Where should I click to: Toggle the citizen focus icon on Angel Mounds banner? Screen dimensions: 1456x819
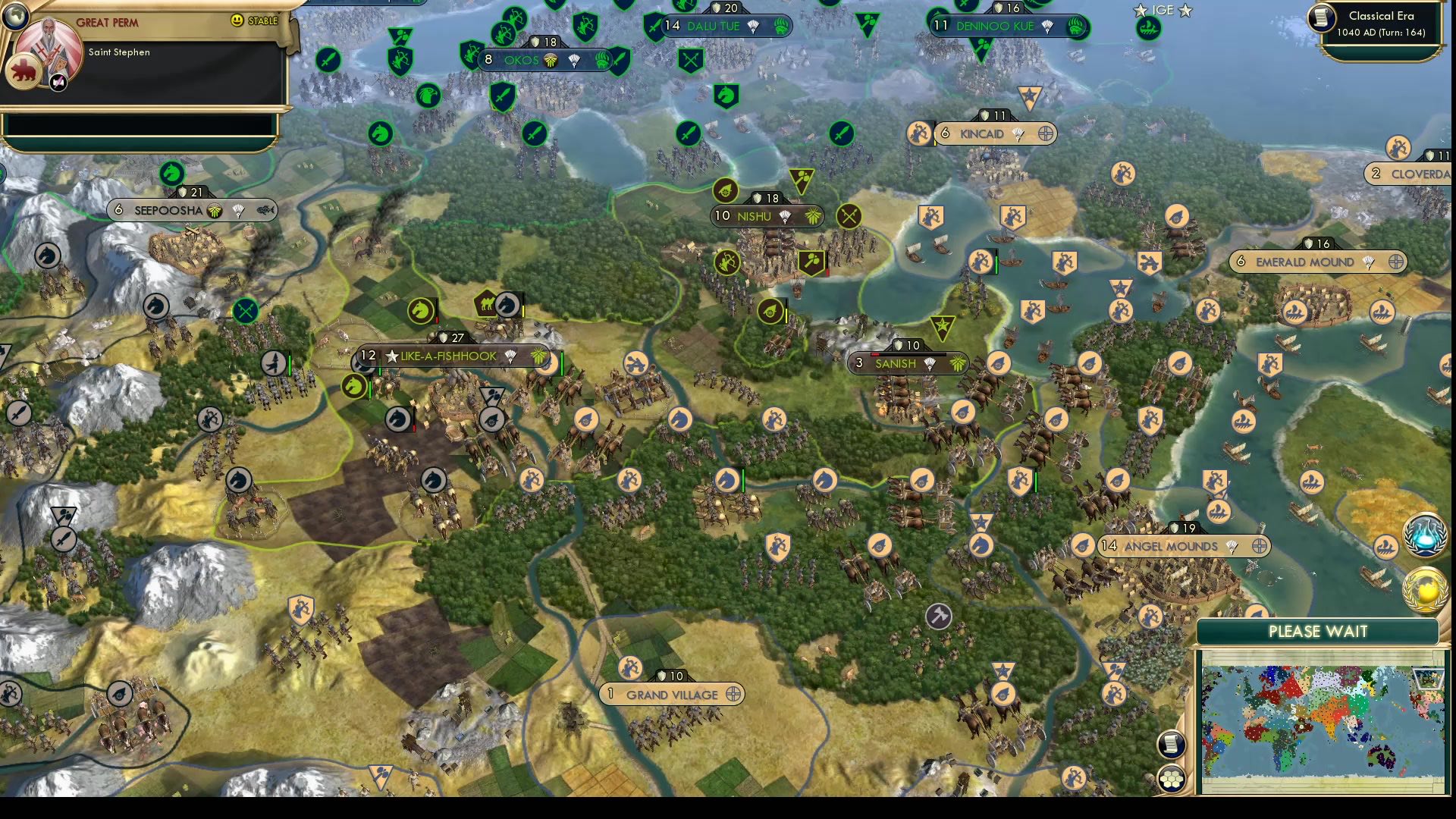1259,546
